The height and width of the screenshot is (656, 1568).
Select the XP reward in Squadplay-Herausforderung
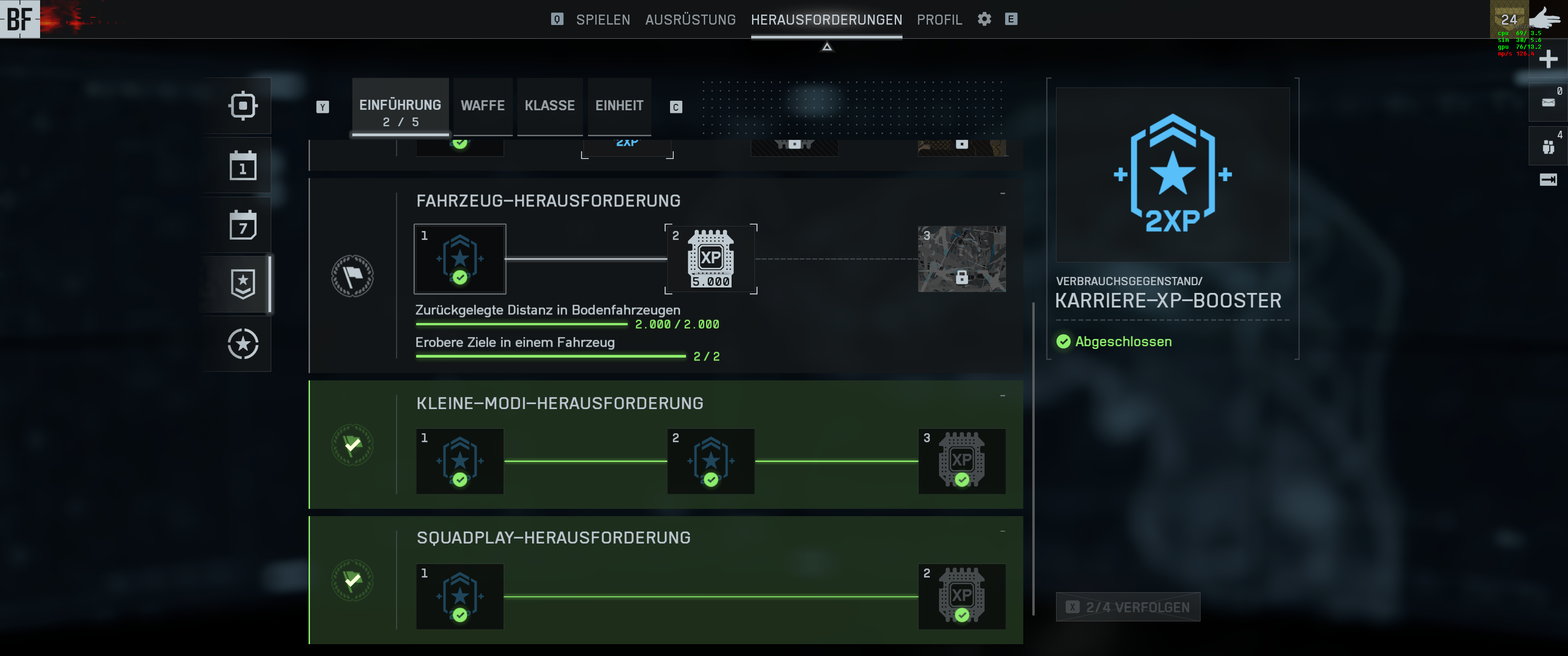click(961, 596)
